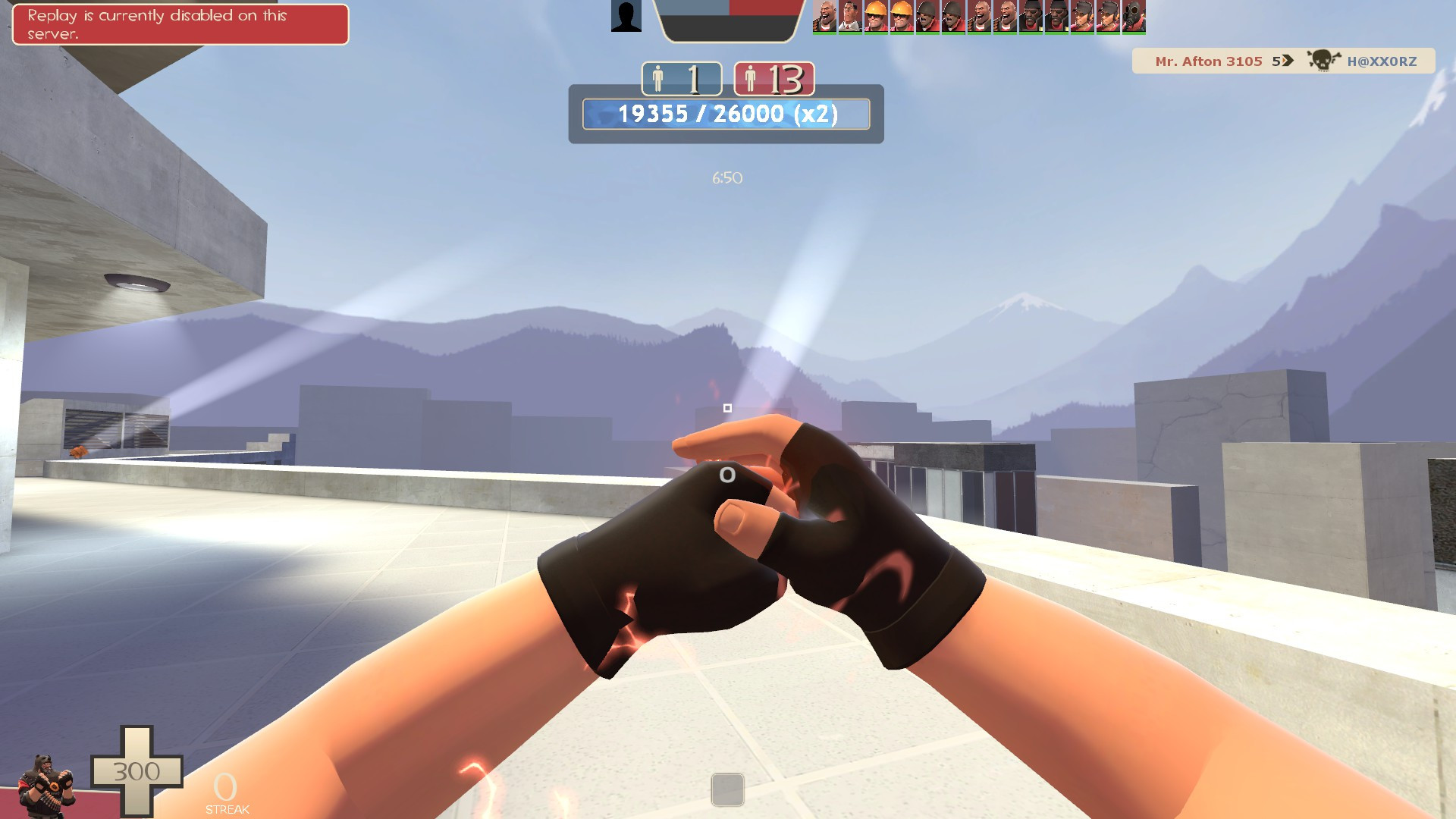
Task: Select the BLU player count badge showing 1
Action: (681, 78)
